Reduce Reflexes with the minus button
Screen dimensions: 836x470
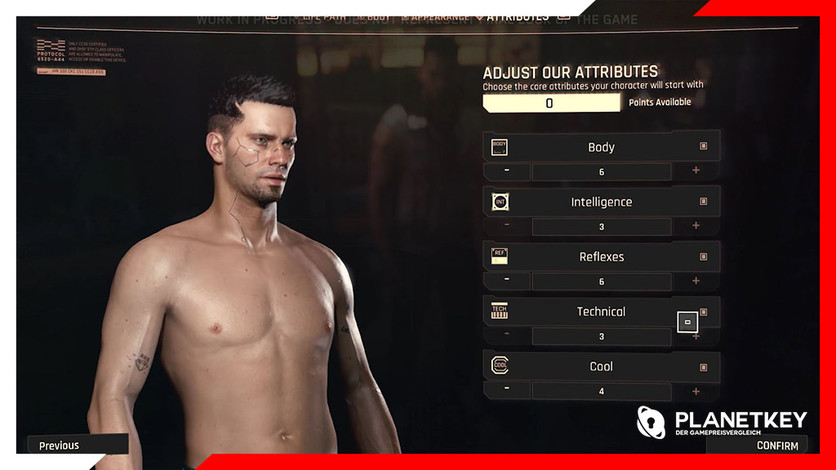click(x=507, y=281)
